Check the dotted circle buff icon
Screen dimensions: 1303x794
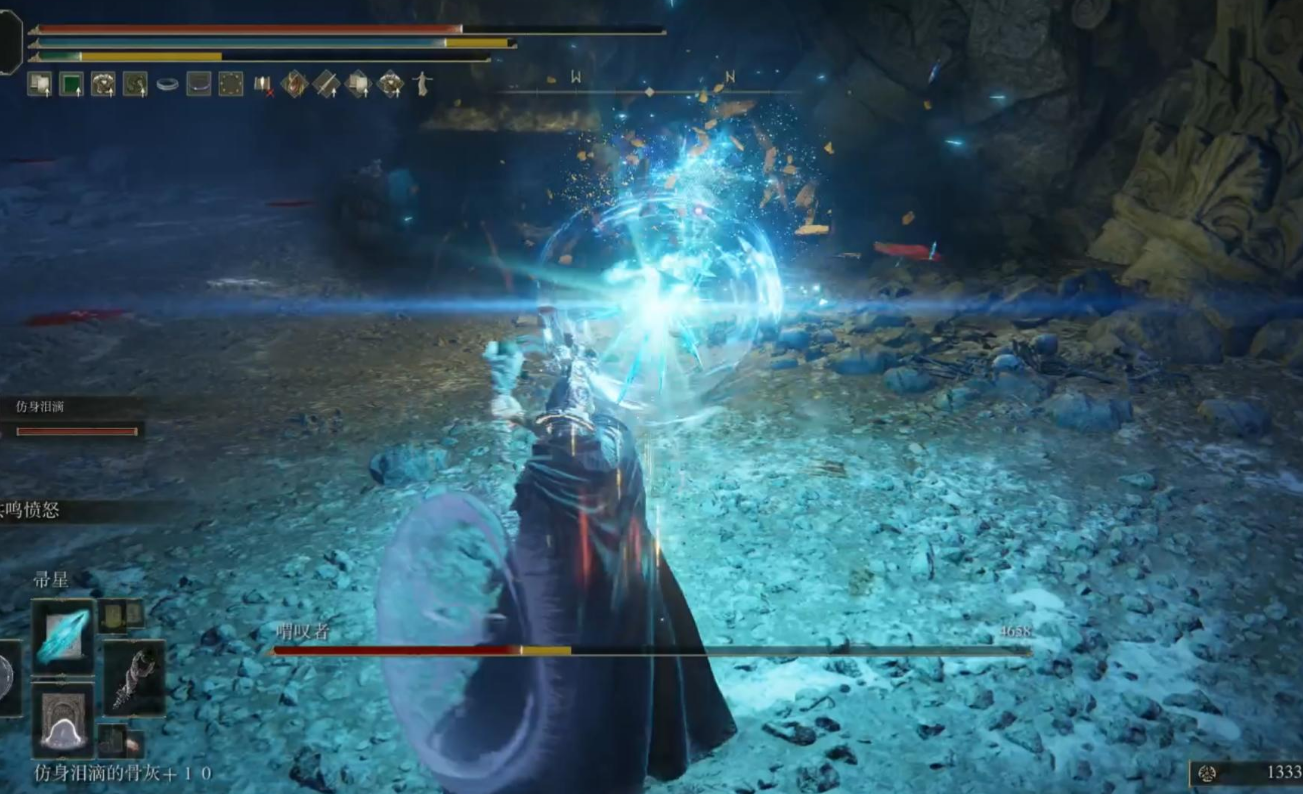231,84
